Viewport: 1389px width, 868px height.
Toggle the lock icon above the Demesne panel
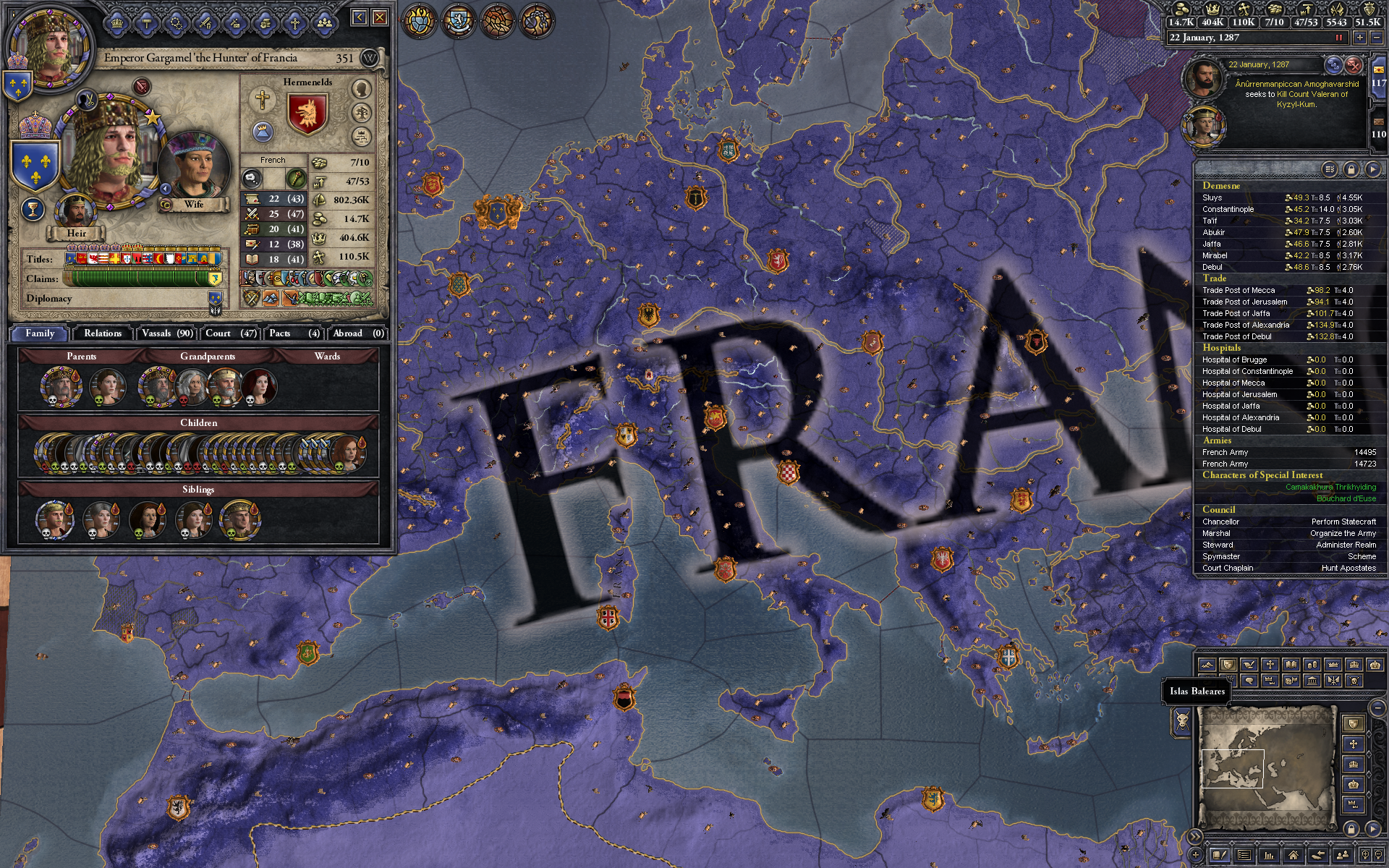(x=1352, y=169)
